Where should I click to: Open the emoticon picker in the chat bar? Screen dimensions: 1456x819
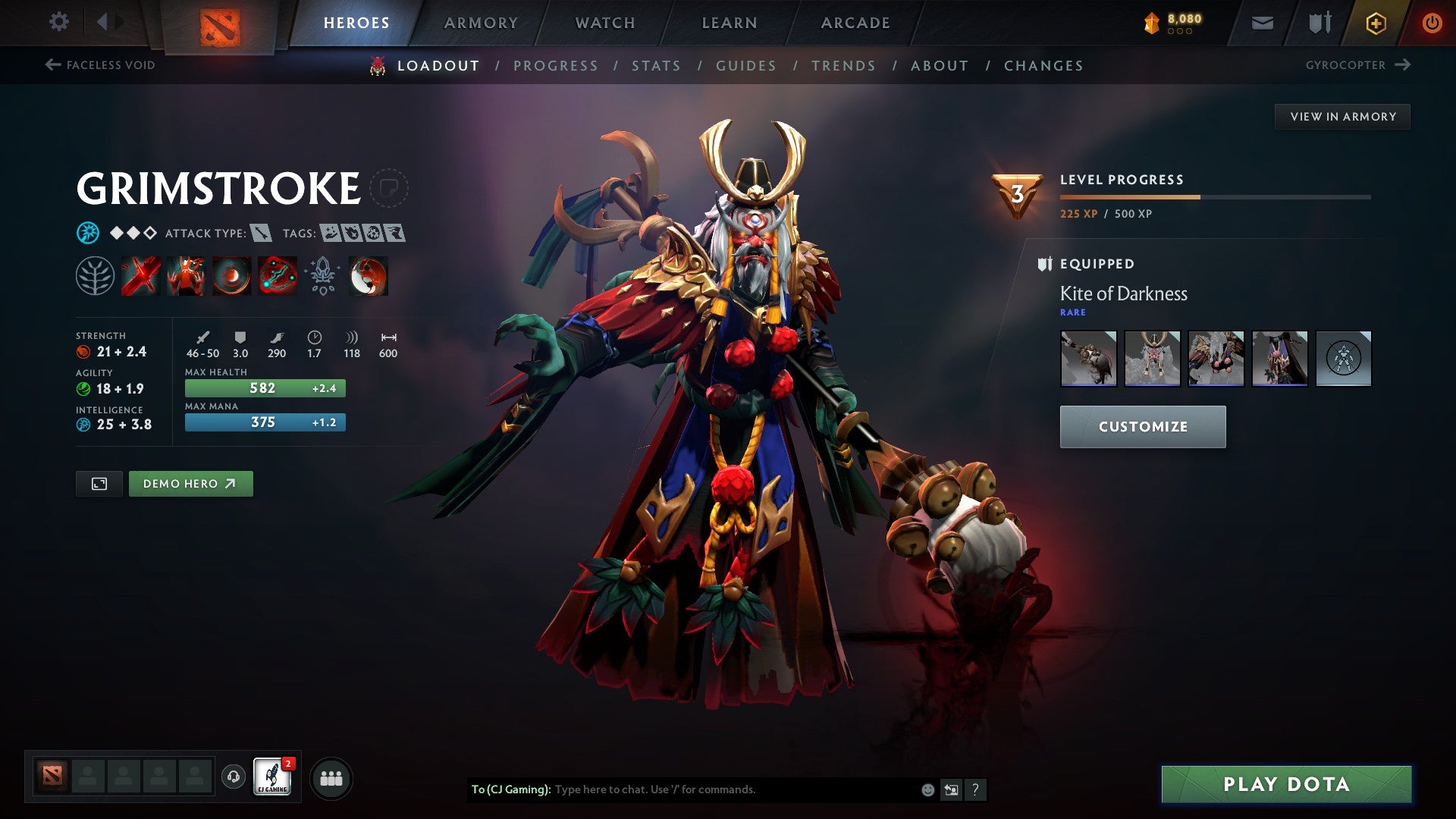927,789
